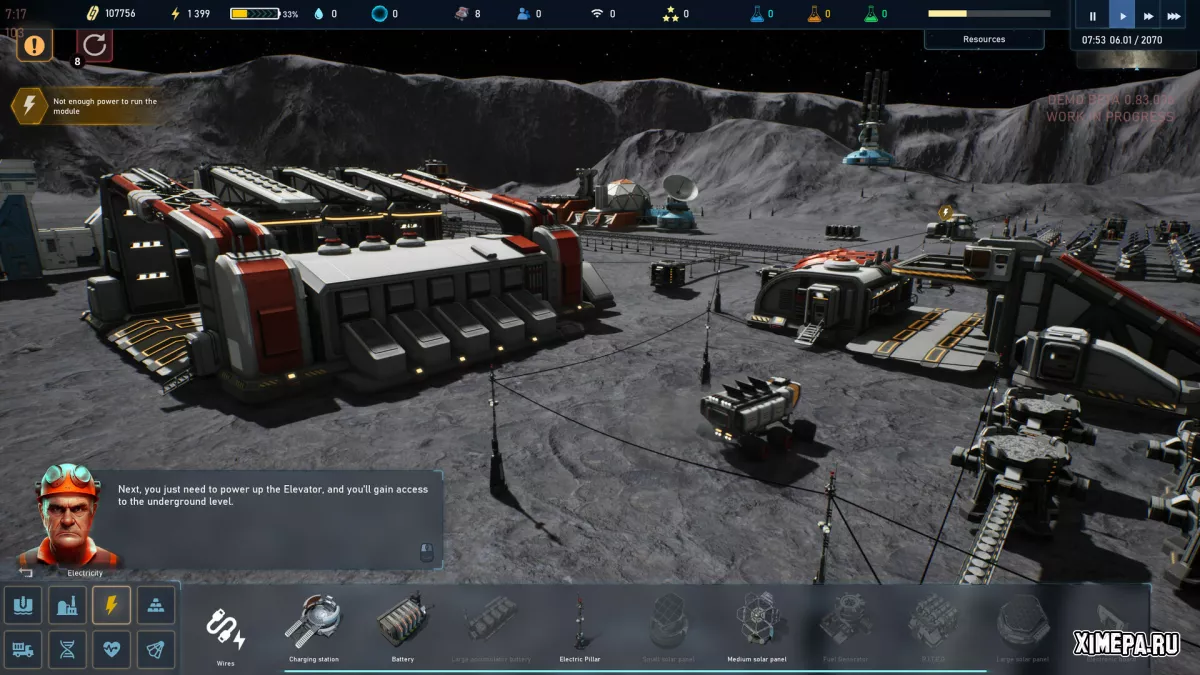Pause the game simulation

[x=1092, y=16]
